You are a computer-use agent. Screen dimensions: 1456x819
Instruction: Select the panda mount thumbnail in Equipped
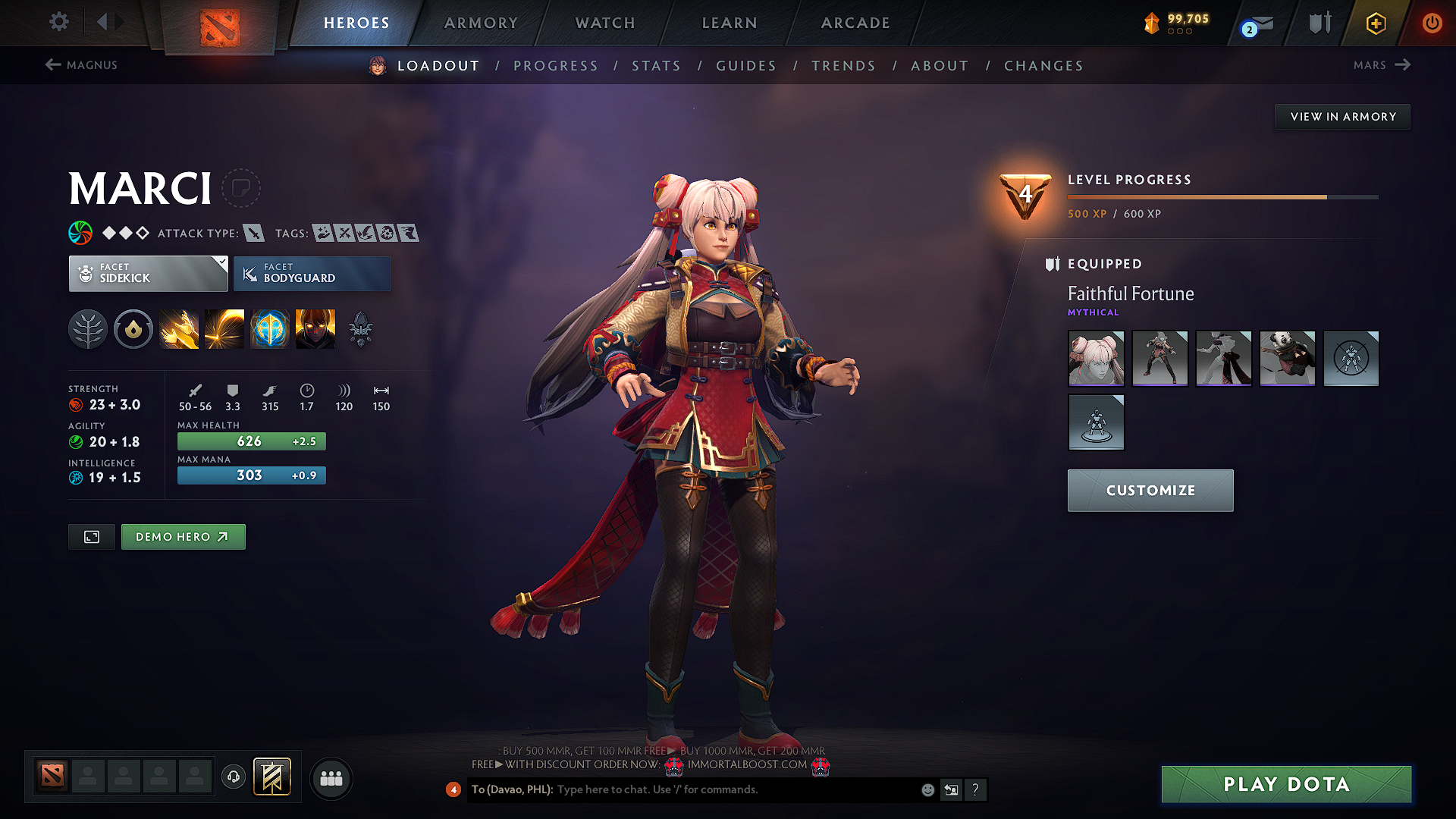tap(1287, 359)
